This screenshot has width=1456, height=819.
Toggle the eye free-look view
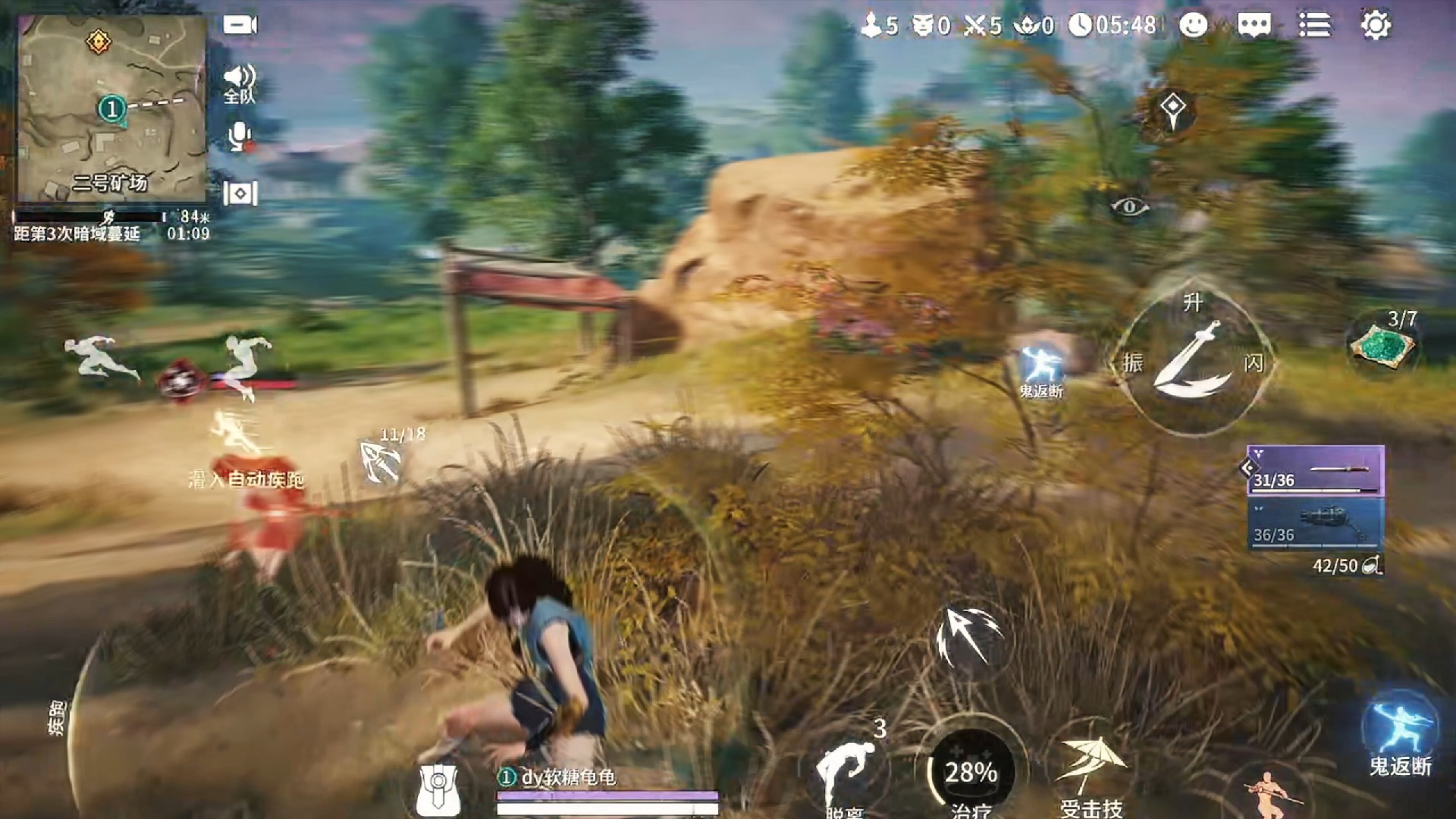click(1129, 206)
